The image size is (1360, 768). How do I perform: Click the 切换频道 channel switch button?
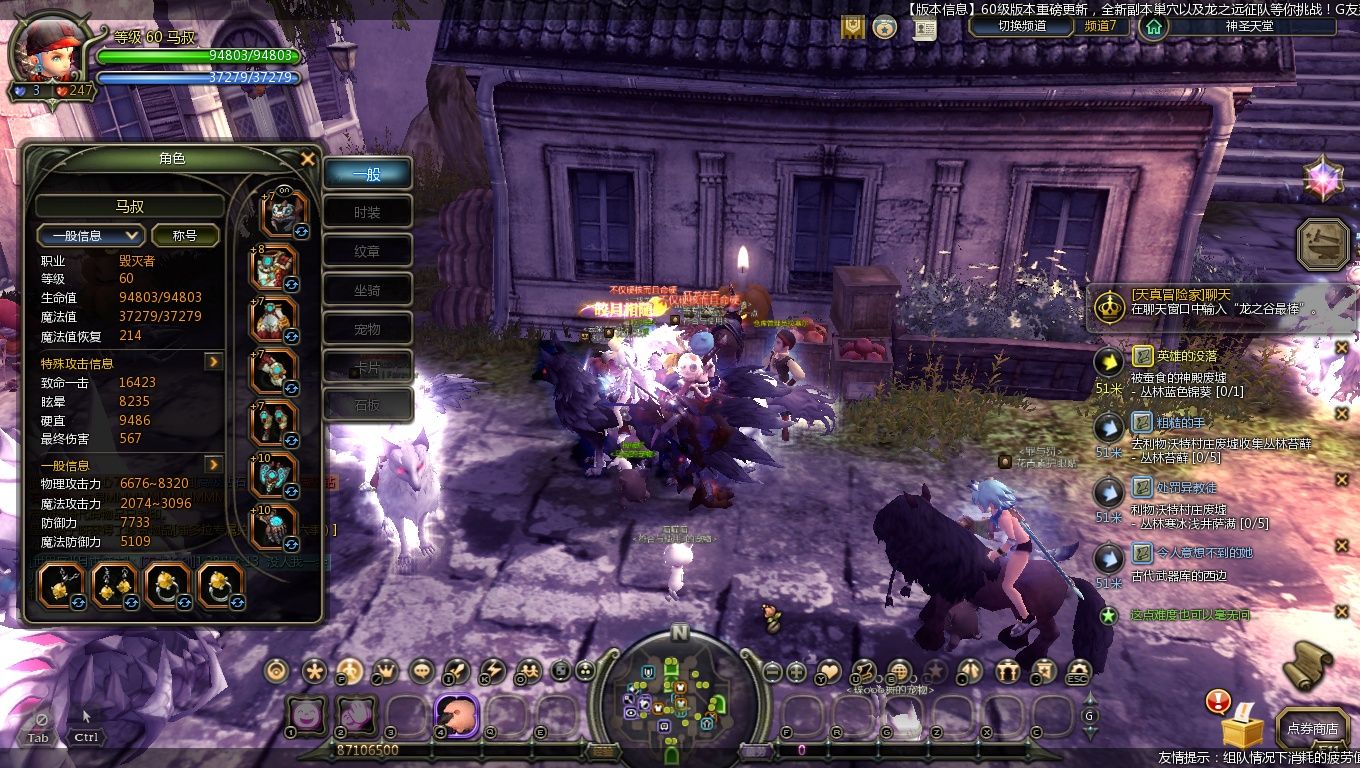click(1022, 26)
